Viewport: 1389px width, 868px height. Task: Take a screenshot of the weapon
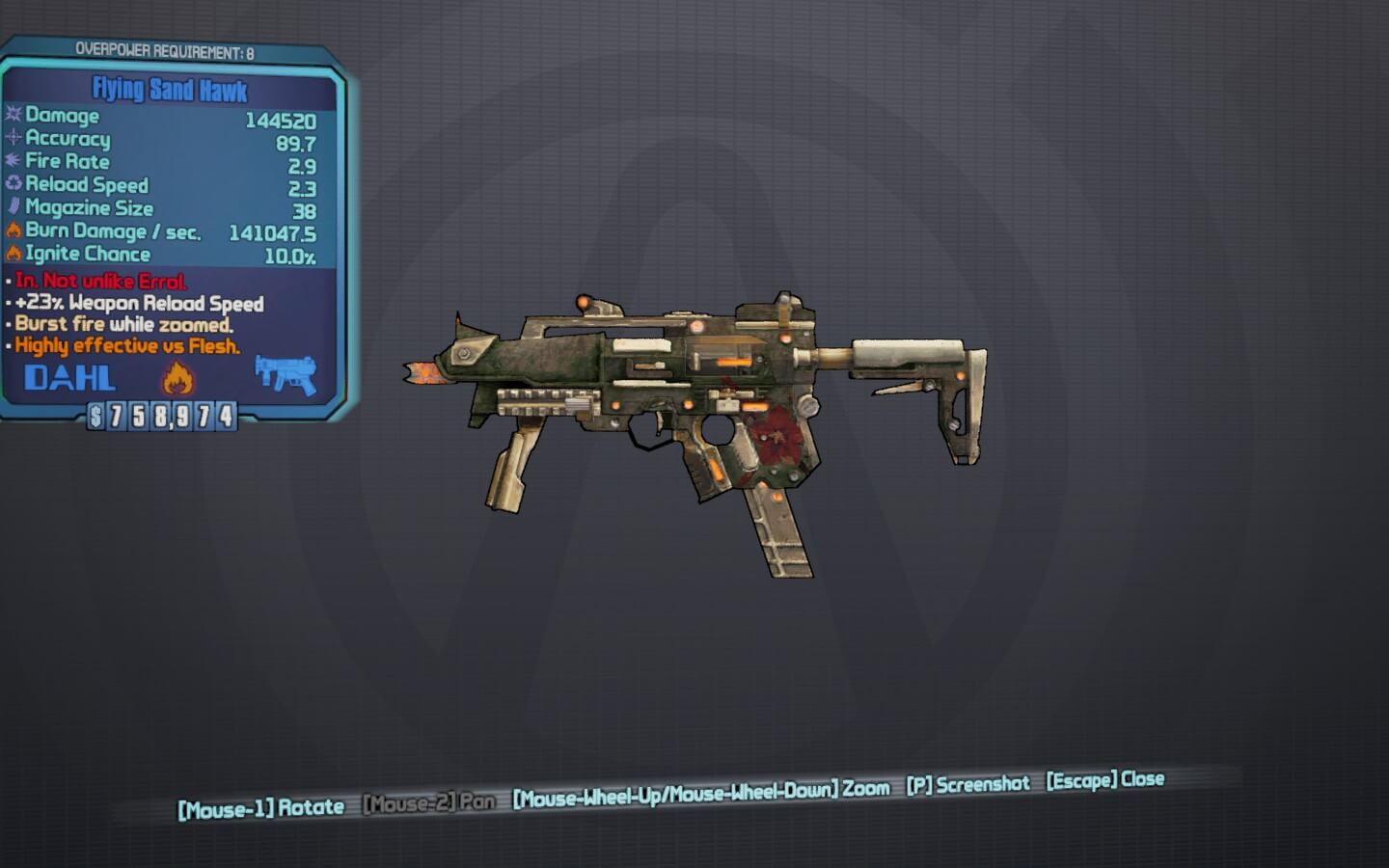[x=967, y=785]
